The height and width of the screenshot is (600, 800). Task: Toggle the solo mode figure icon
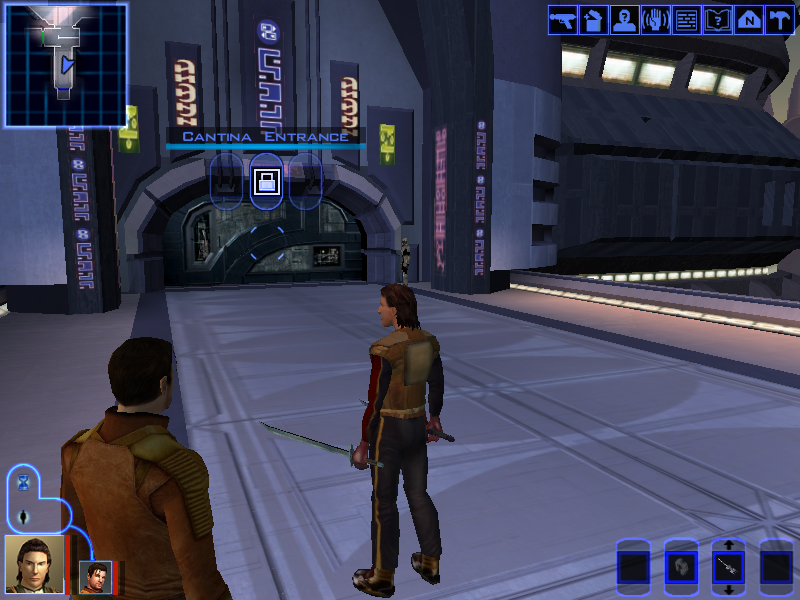click(23, 517)
